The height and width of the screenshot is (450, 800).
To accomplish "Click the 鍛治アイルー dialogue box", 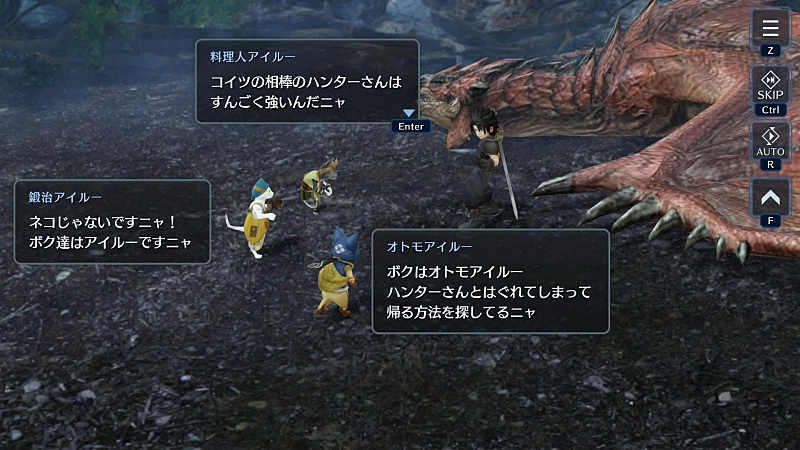I will (x=112, y=221).
